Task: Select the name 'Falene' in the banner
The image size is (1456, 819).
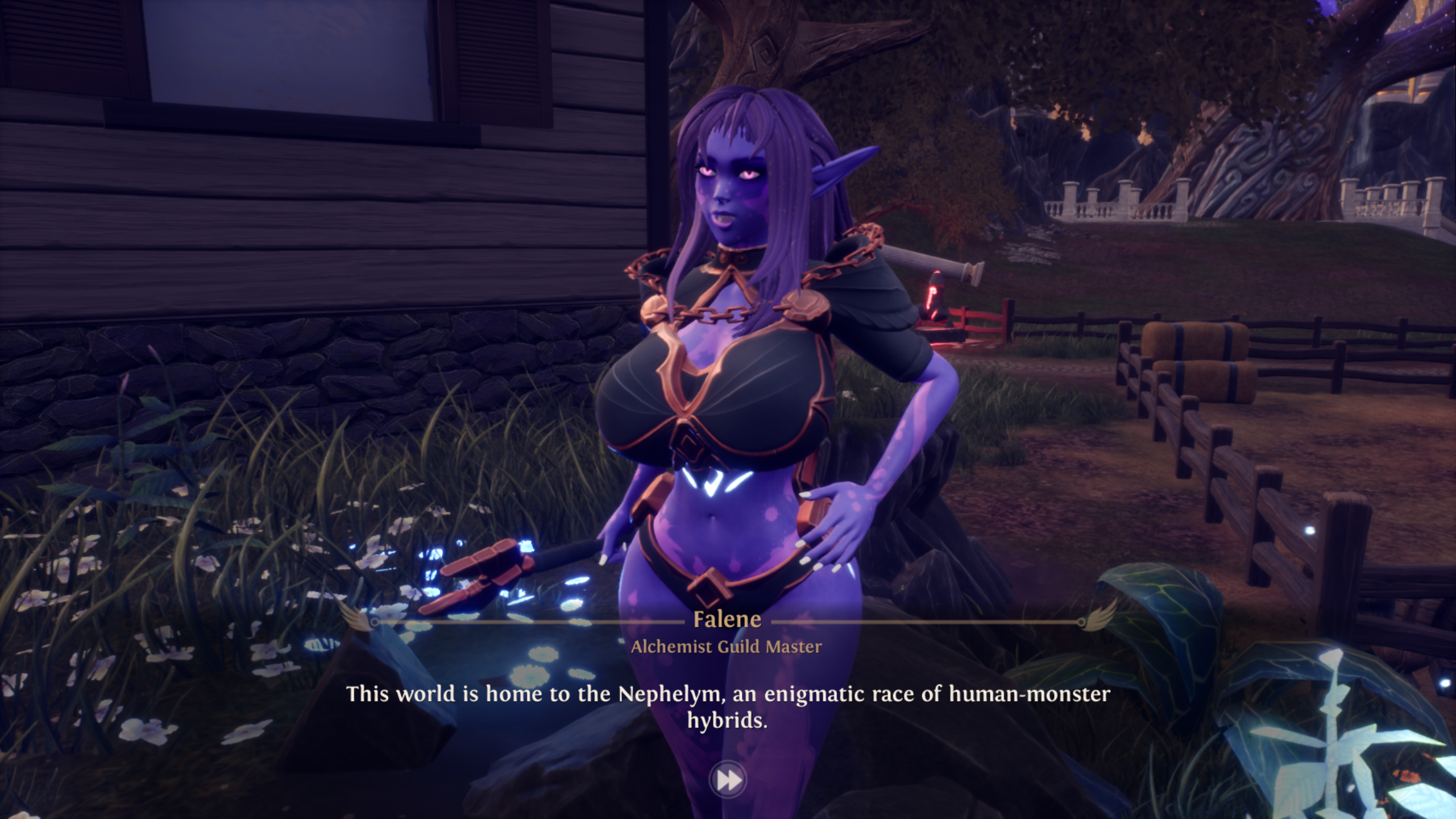Action: [x=729, y=620]
